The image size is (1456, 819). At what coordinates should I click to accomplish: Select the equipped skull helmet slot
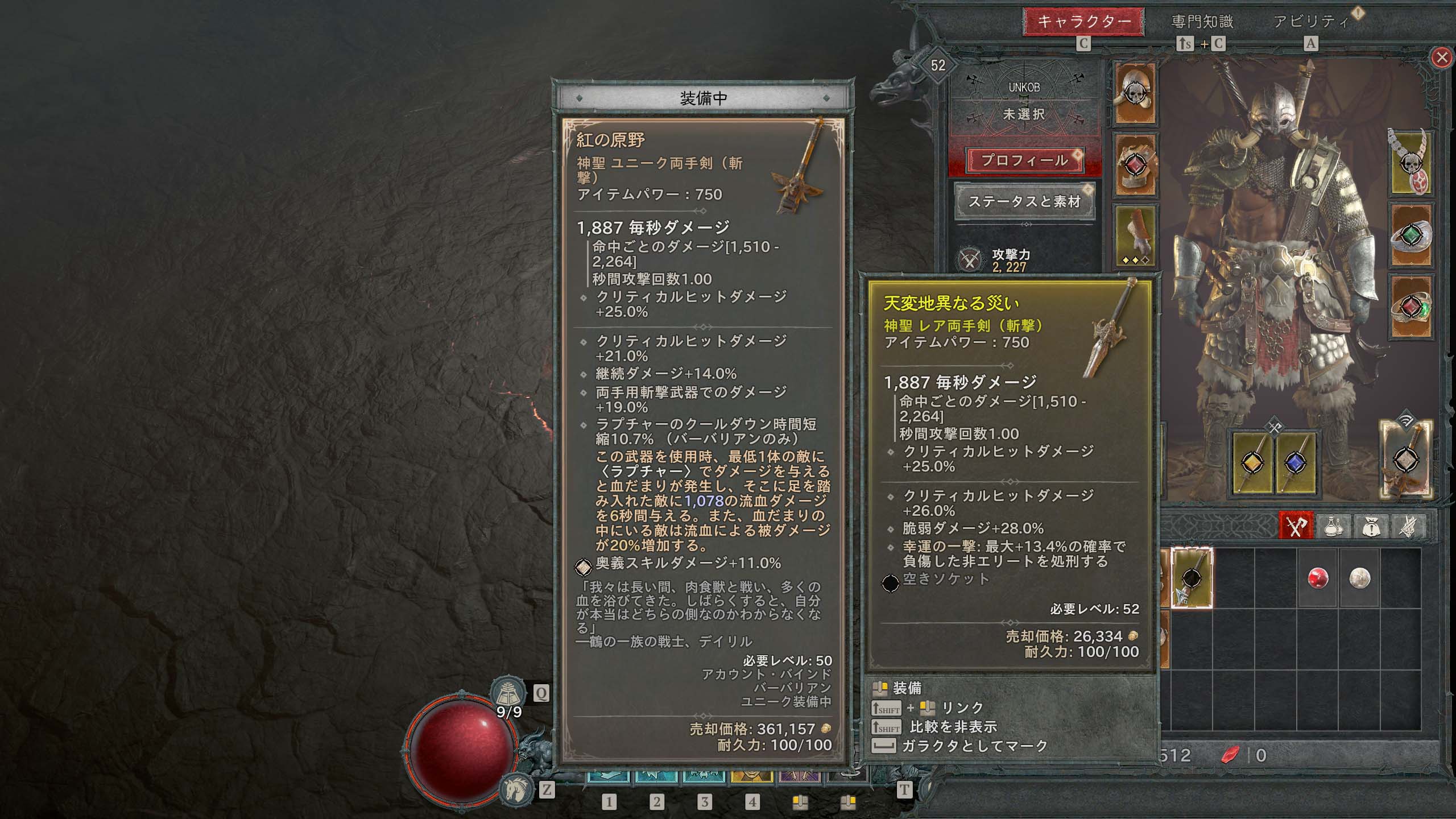click(1135, 93)
